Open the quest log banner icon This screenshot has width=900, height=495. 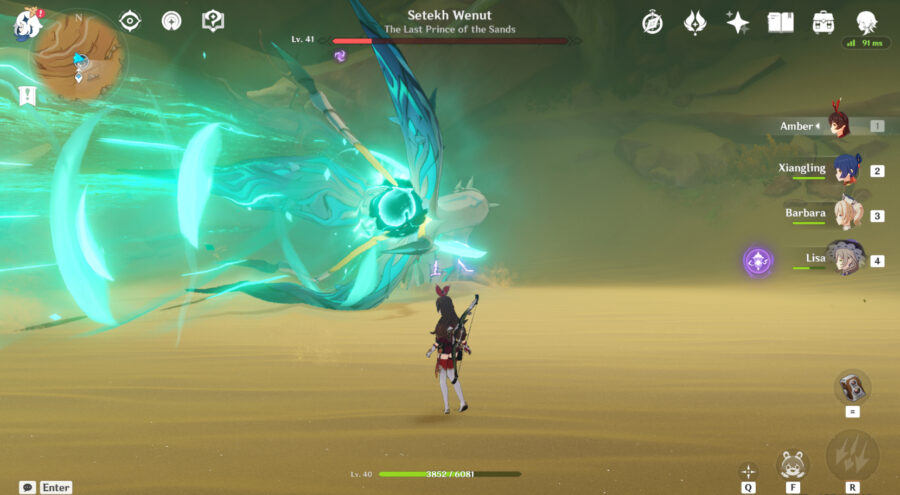(28, 96)
